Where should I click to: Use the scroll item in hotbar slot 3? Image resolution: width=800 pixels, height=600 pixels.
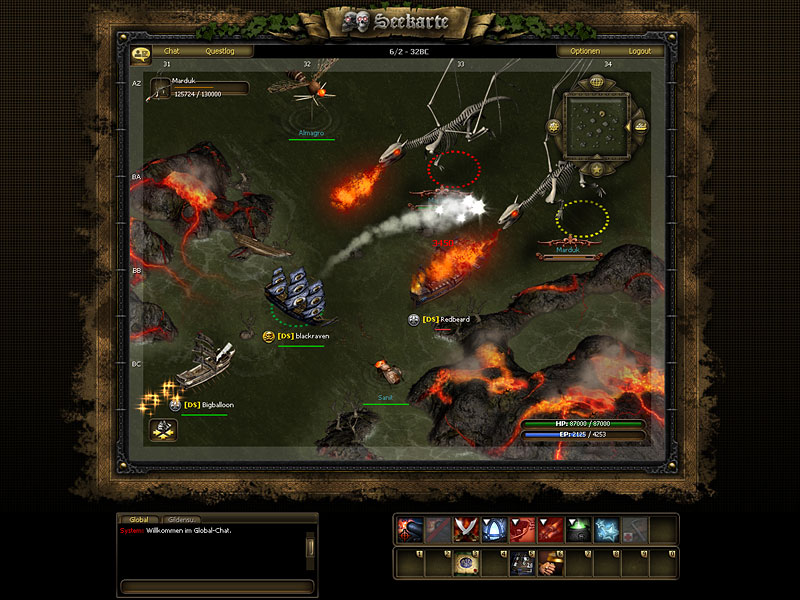tap(465, 564)
